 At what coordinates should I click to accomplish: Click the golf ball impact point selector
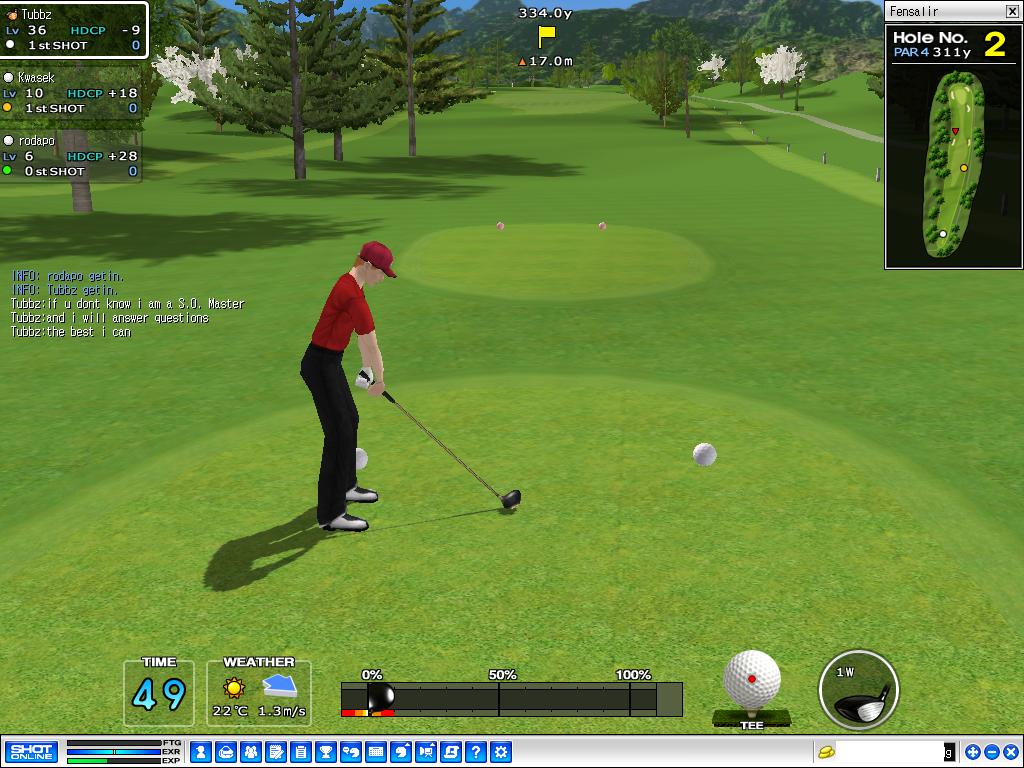(752, 679)
